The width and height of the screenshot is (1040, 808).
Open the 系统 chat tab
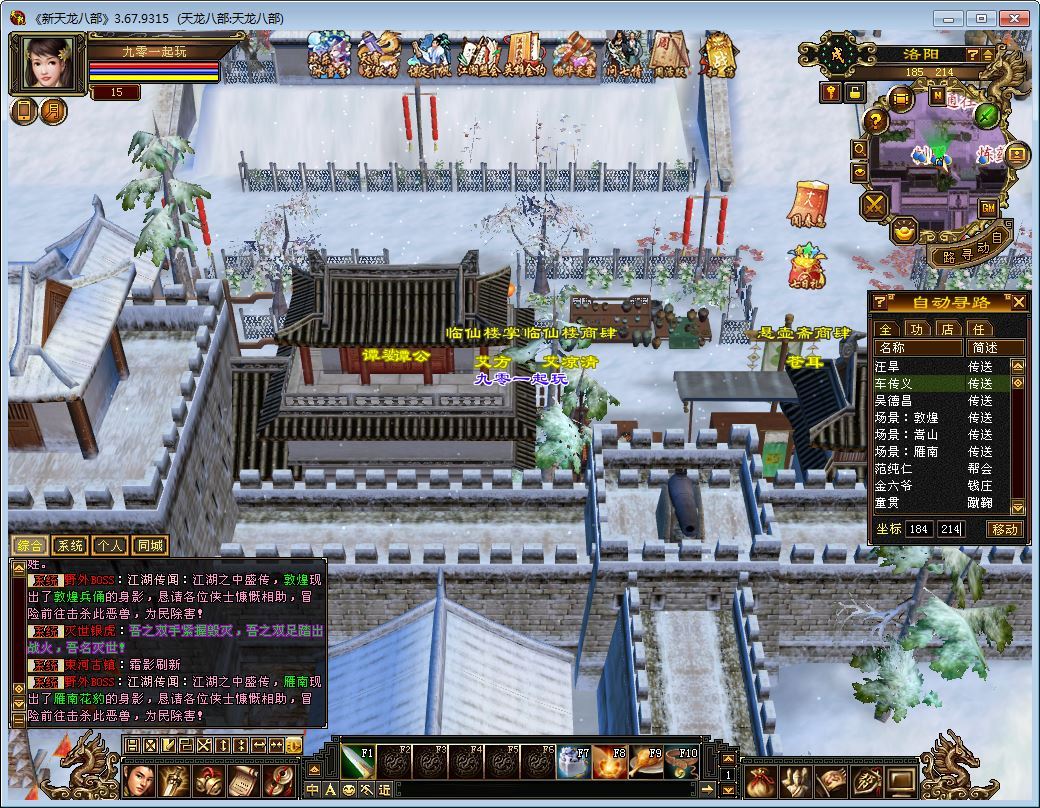[70, 546]
